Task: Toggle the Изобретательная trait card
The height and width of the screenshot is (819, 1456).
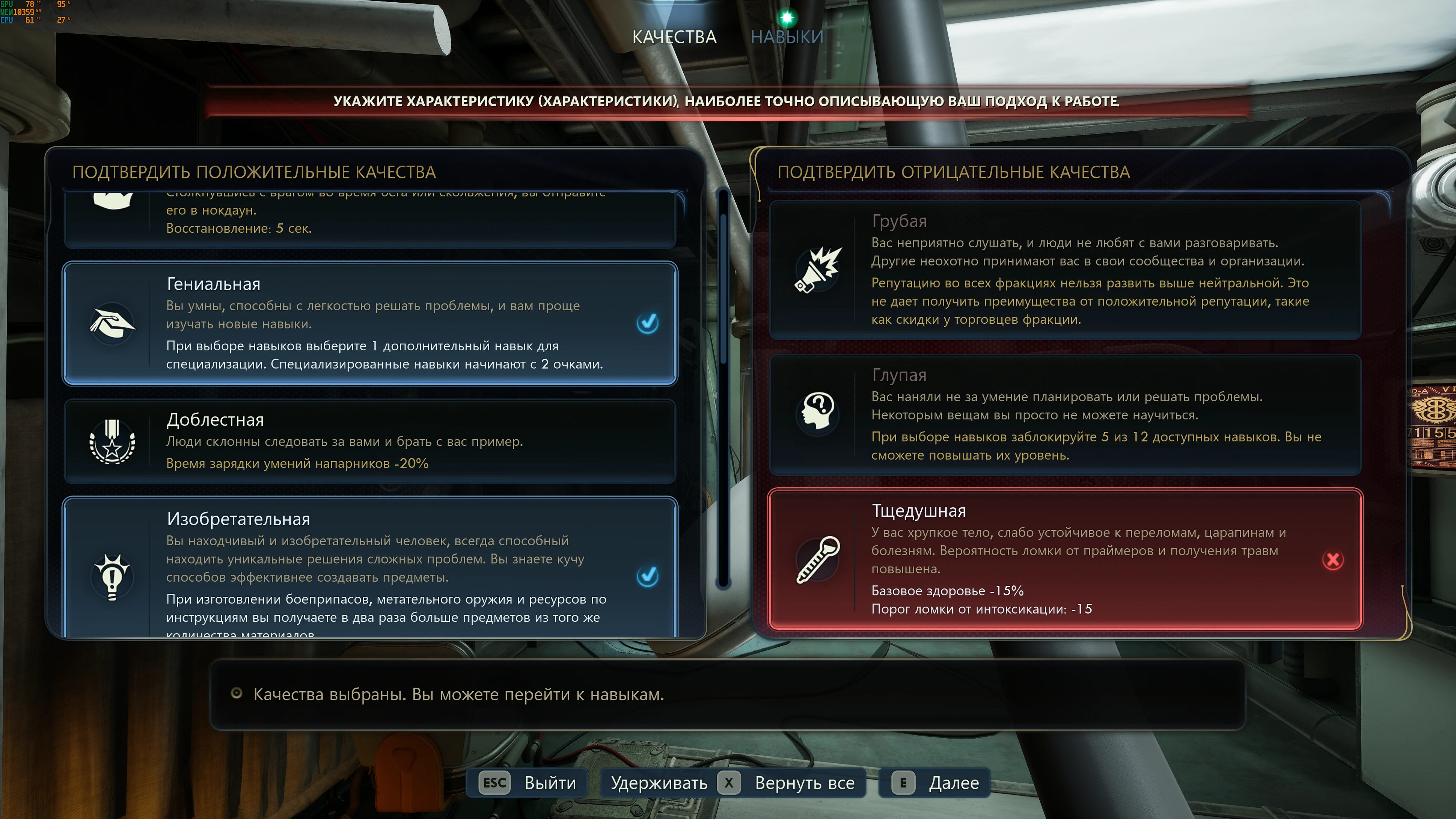Action: (370, 568)
